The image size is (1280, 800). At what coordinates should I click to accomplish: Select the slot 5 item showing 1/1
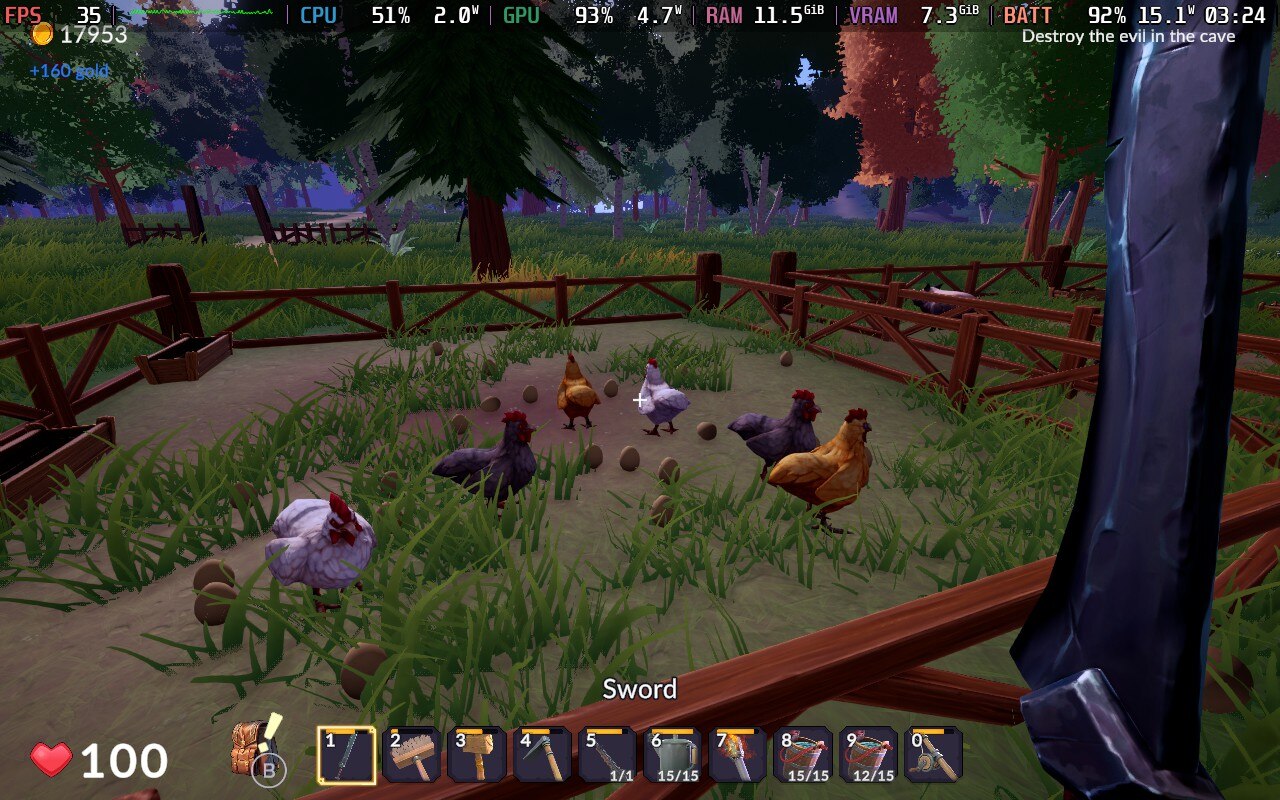pos(608,755)
